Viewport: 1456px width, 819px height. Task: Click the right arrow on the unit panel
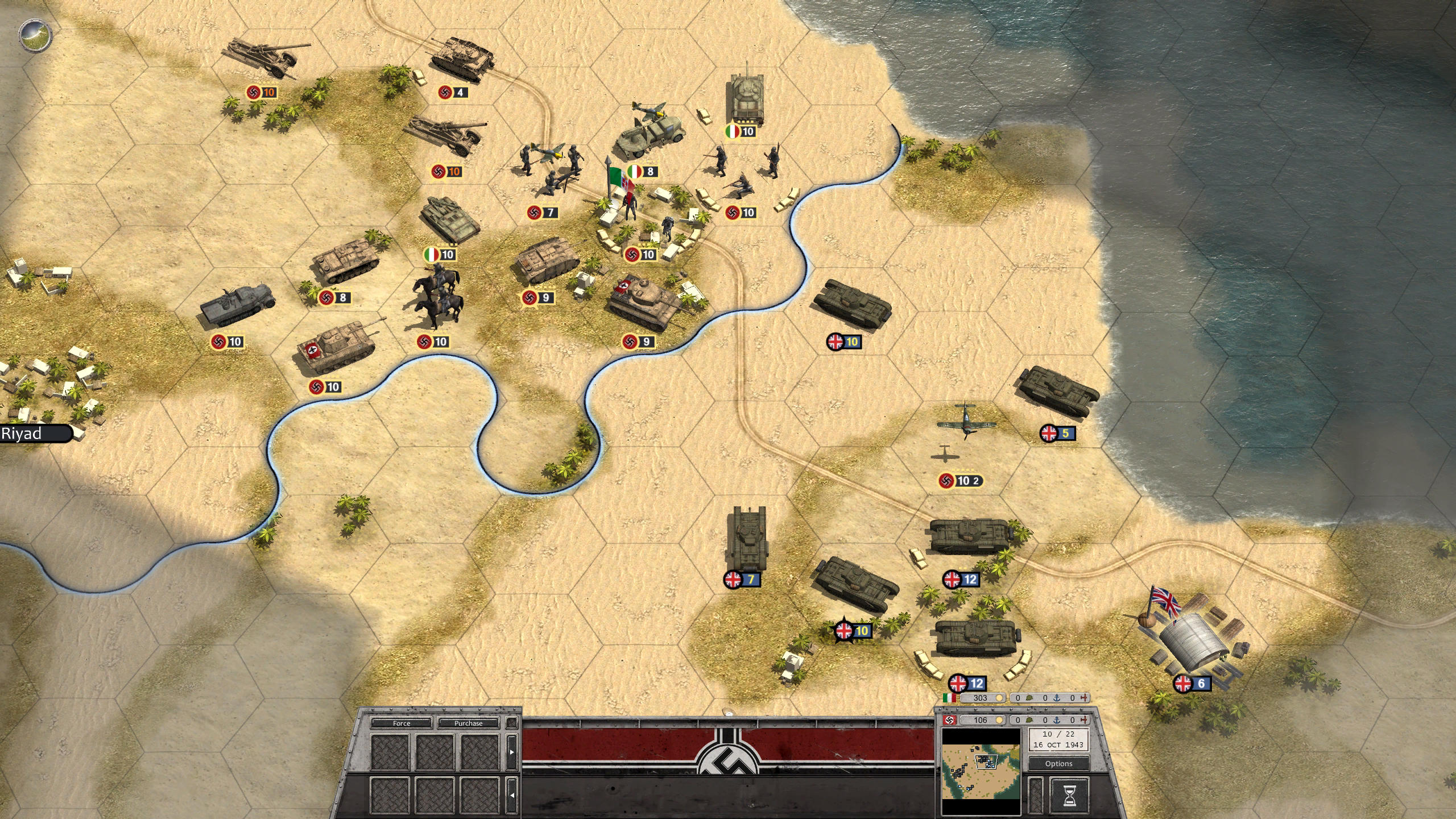point(512,751)
